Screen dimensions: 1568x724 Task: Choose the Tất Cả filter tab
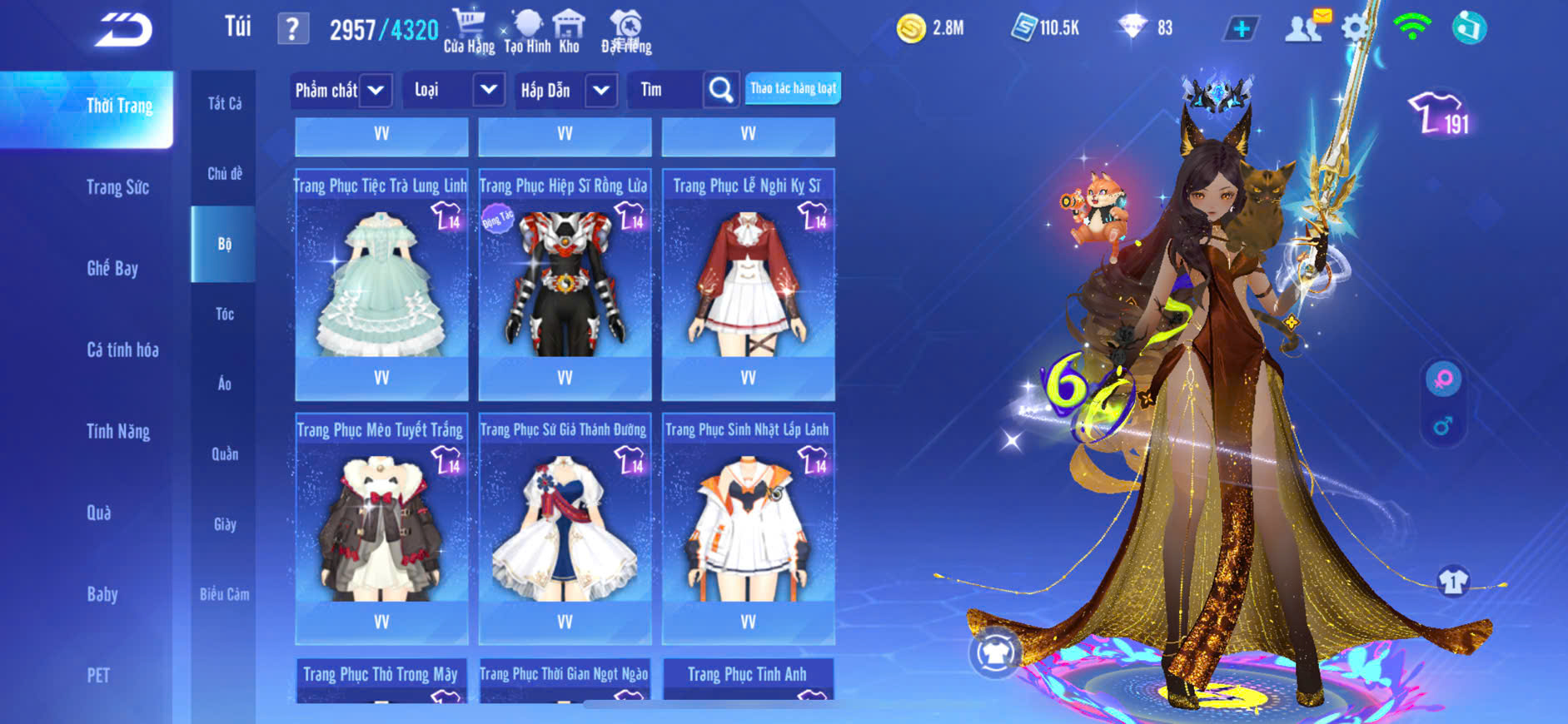(x=224, y=103)
